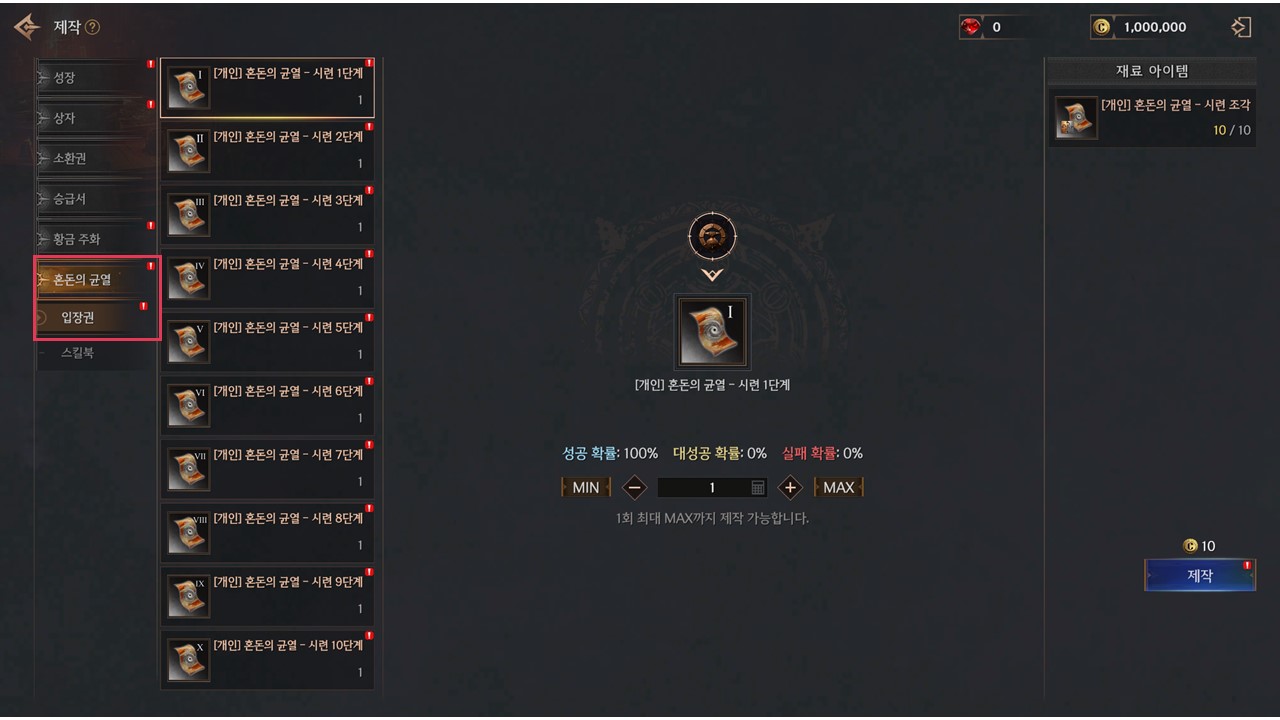Click the 제작 craft button
Screen dimensions: 1280x720
click(1199, 575)
